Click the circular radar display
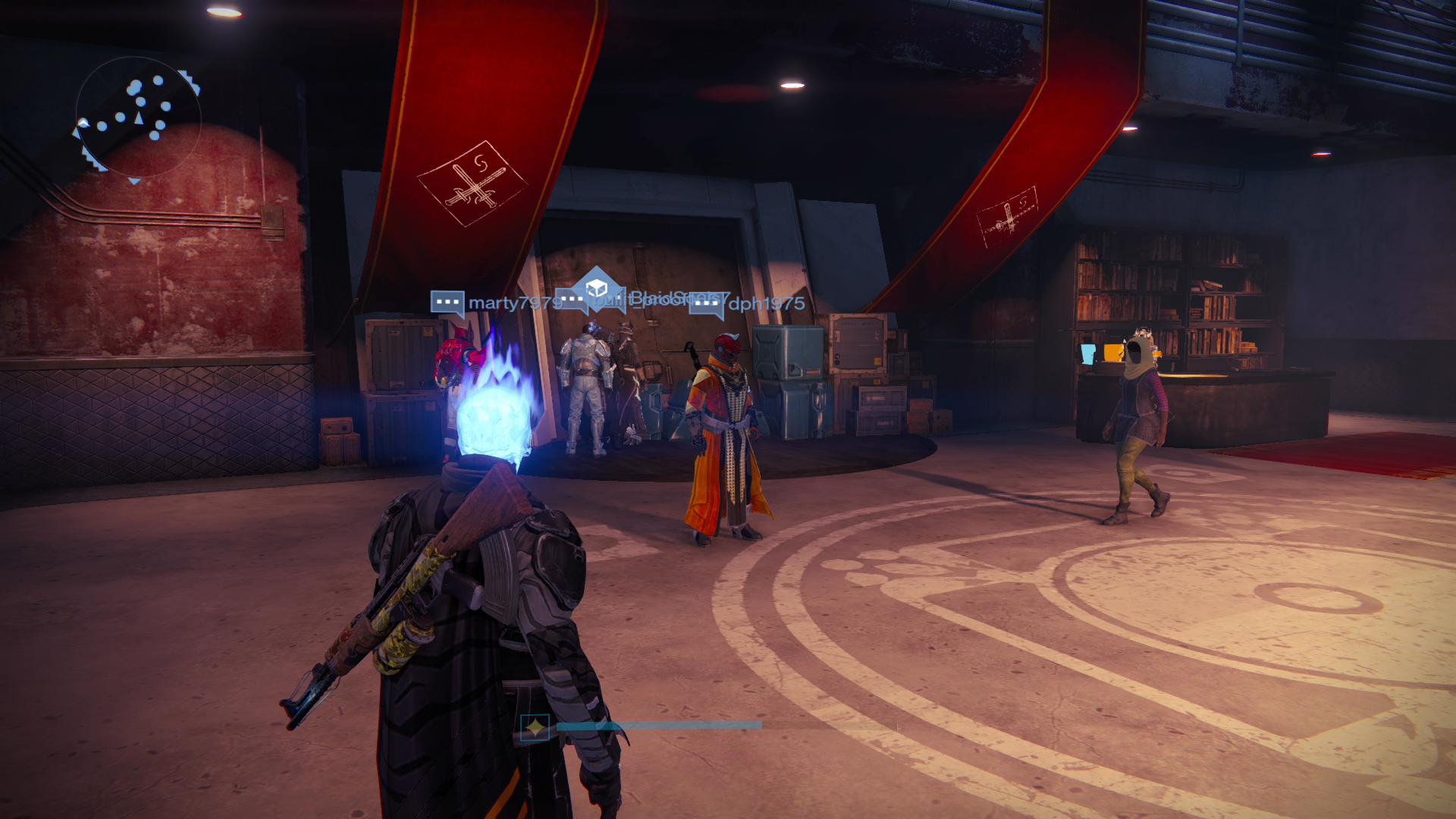 138,118
